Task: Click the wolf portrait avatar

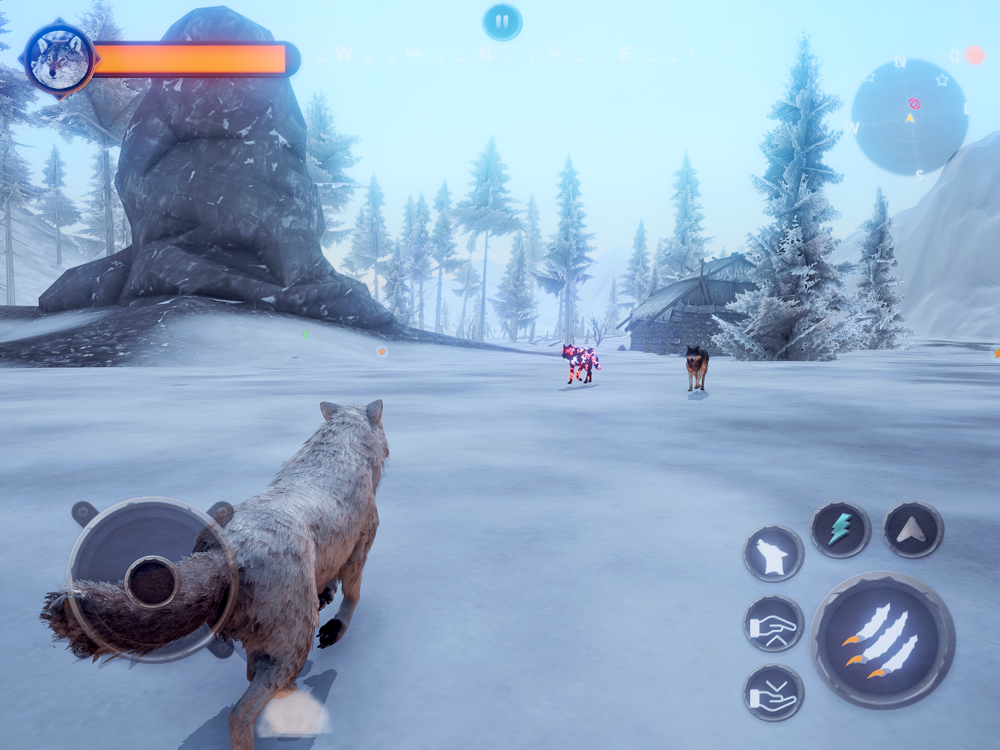Action: [x=59, y=59]
